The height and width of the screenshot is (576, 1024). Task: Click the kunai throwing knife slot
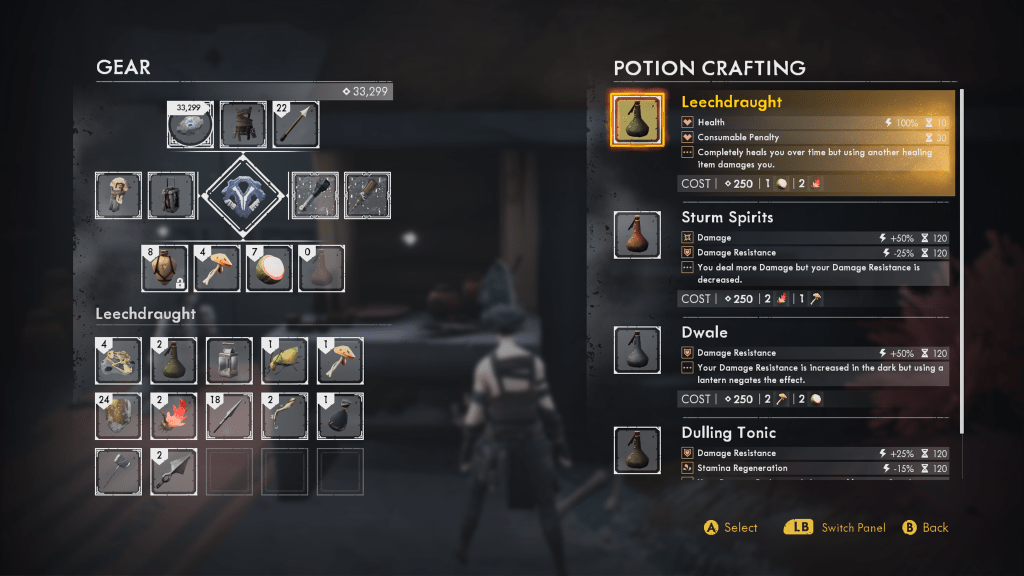[x=174, y=470]
